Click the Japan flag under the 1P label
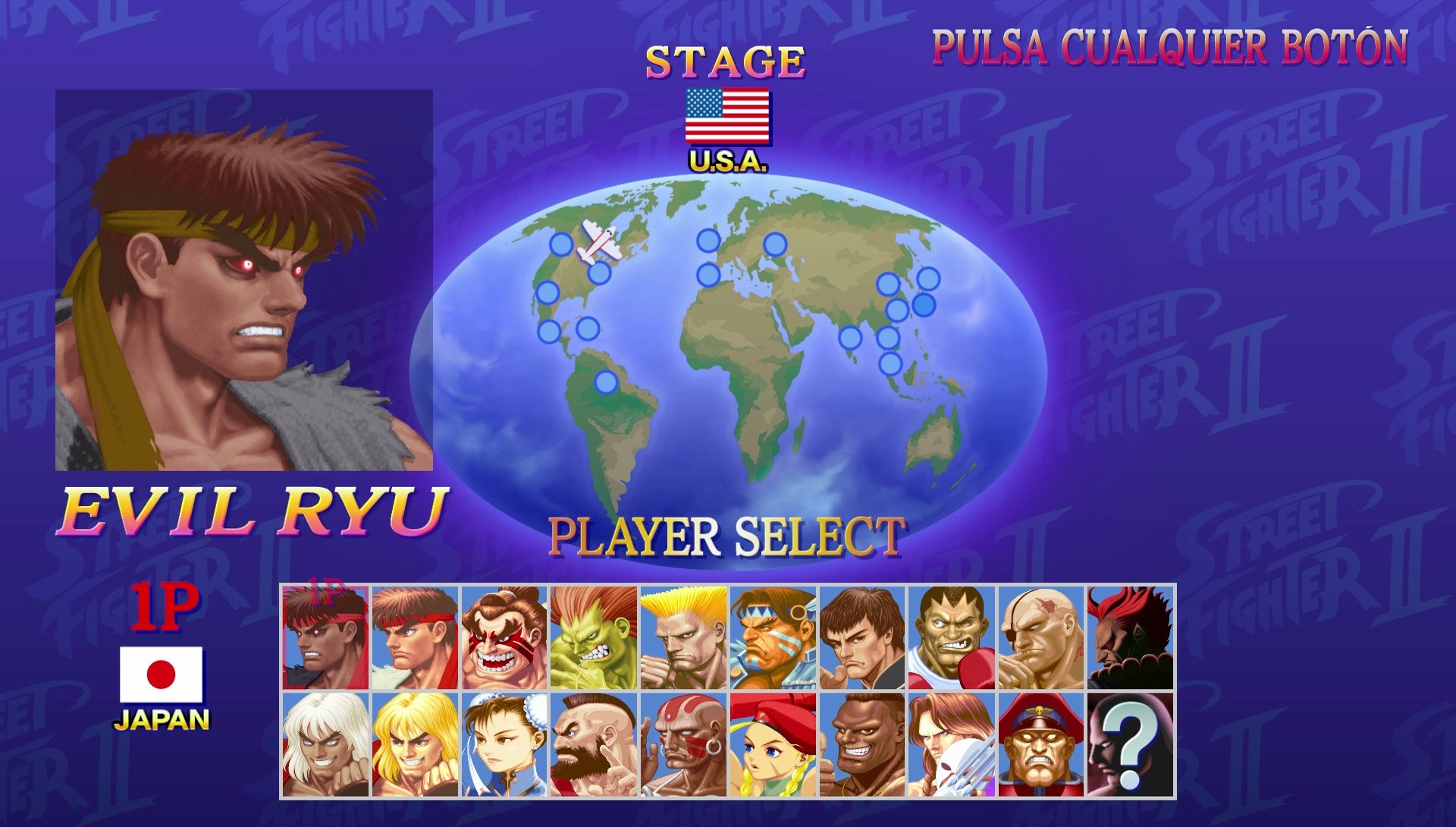This screenshot has height=827, width=1456. point(162,675)
